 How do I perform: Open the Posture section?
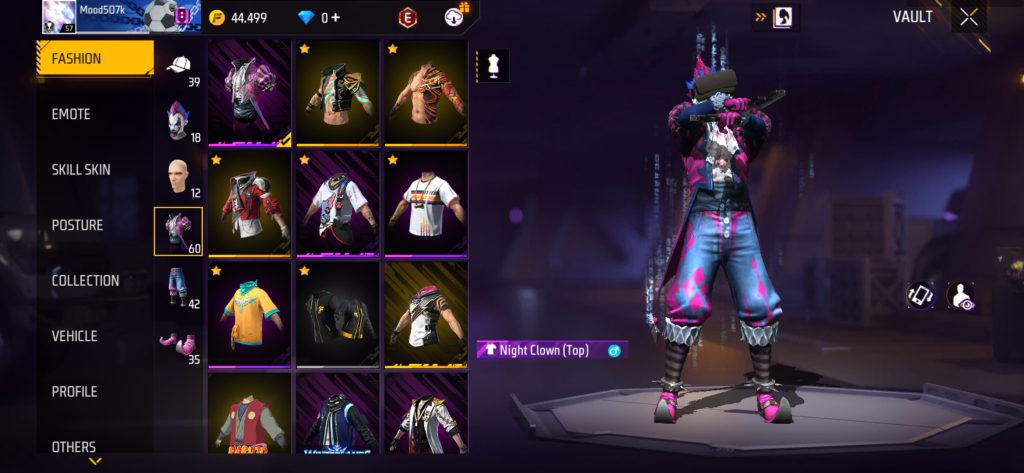[95, 226]
